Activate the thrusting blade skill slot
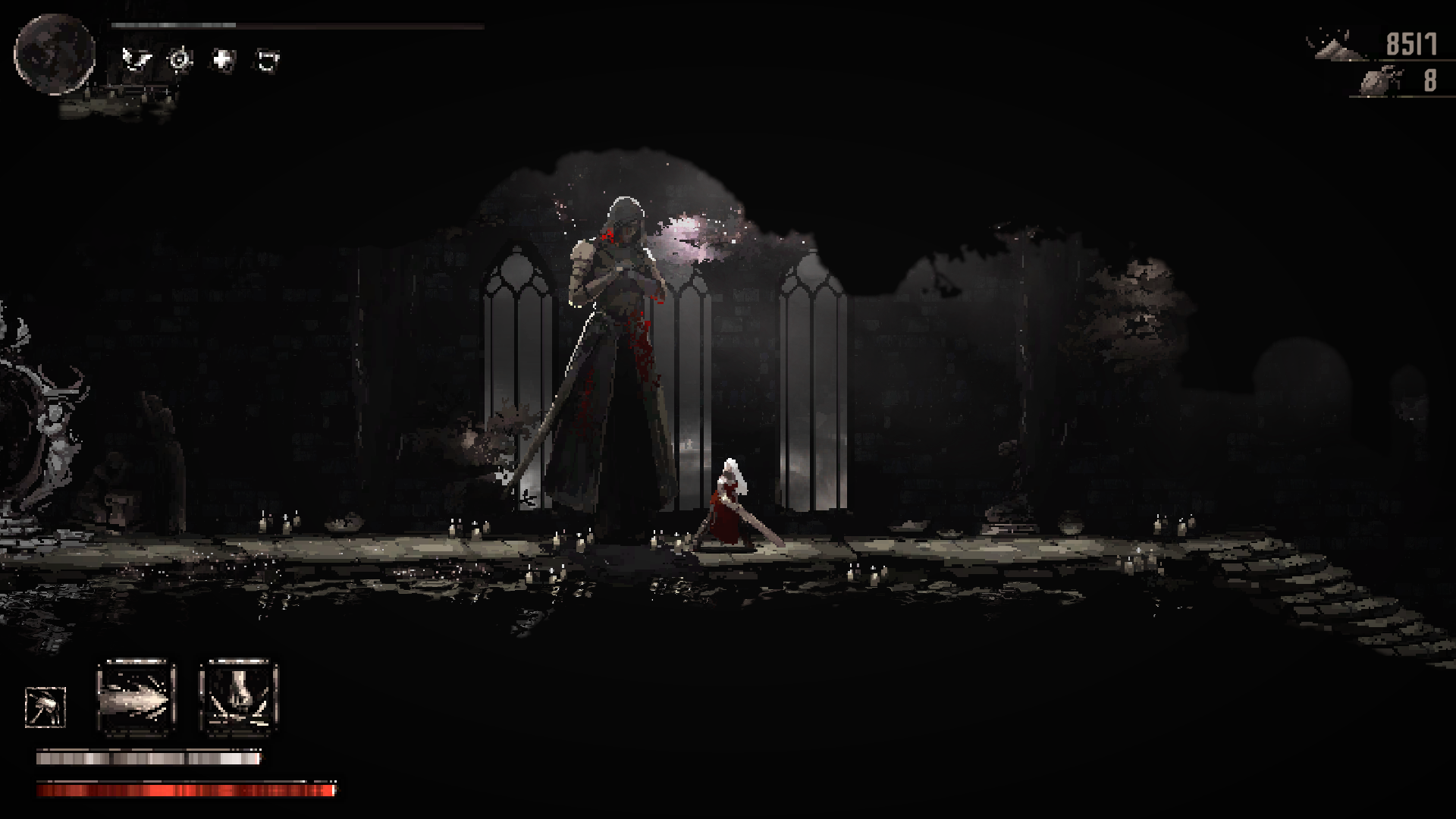1456x819 pixels. (136, 698)
